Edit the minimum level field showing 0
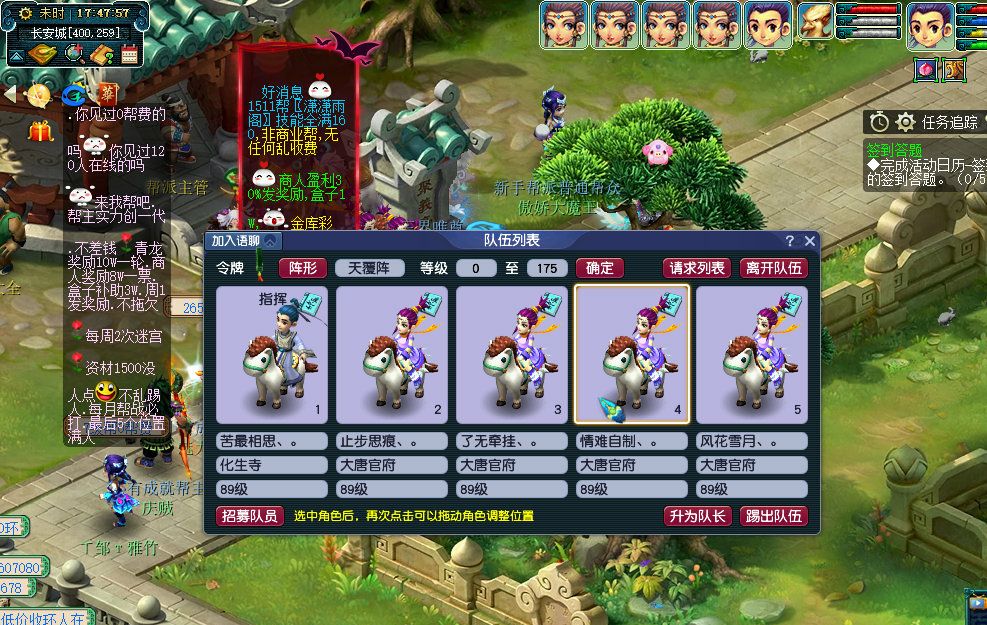The width and height of the screenshot is (987, 625). [476, 268]
